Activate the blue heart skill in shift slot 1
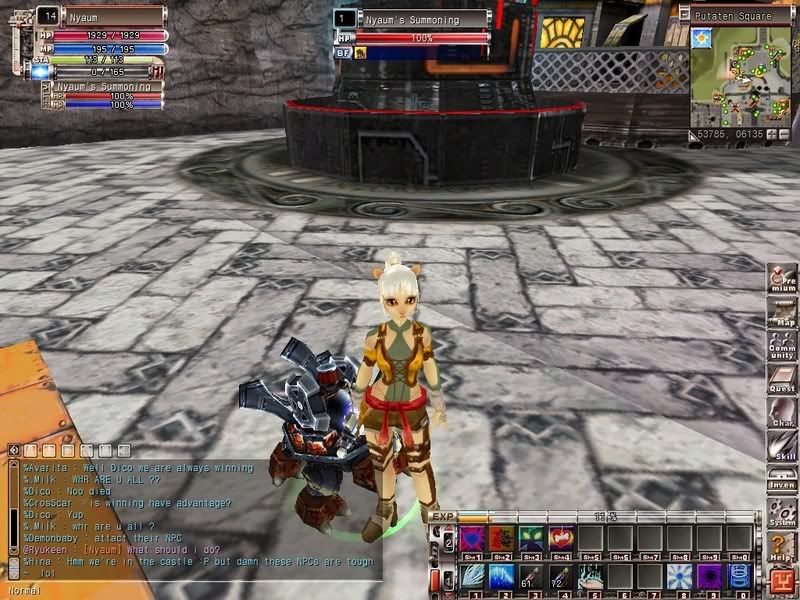Image resolution: width=800 pixels, height=600 pixels. [471, 539]
